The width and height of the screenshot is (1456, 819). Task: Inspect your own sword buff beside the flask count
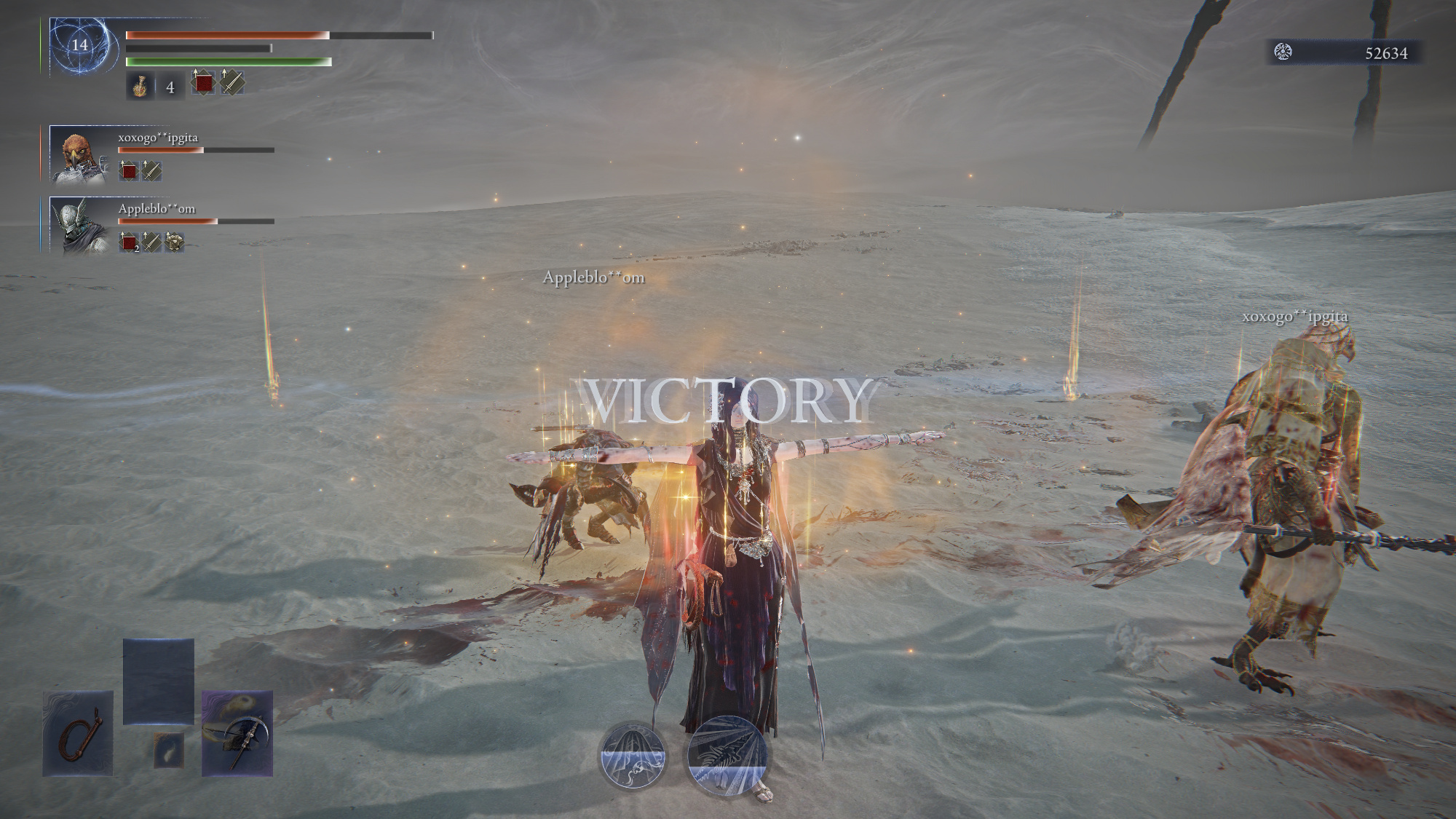tap(232, 82)
